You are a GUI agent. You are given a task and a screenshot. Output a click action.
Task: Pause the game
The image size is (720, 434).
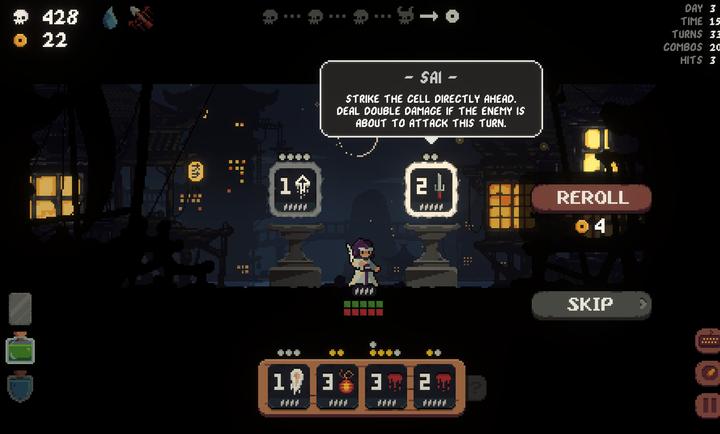[x=707, y=406]
